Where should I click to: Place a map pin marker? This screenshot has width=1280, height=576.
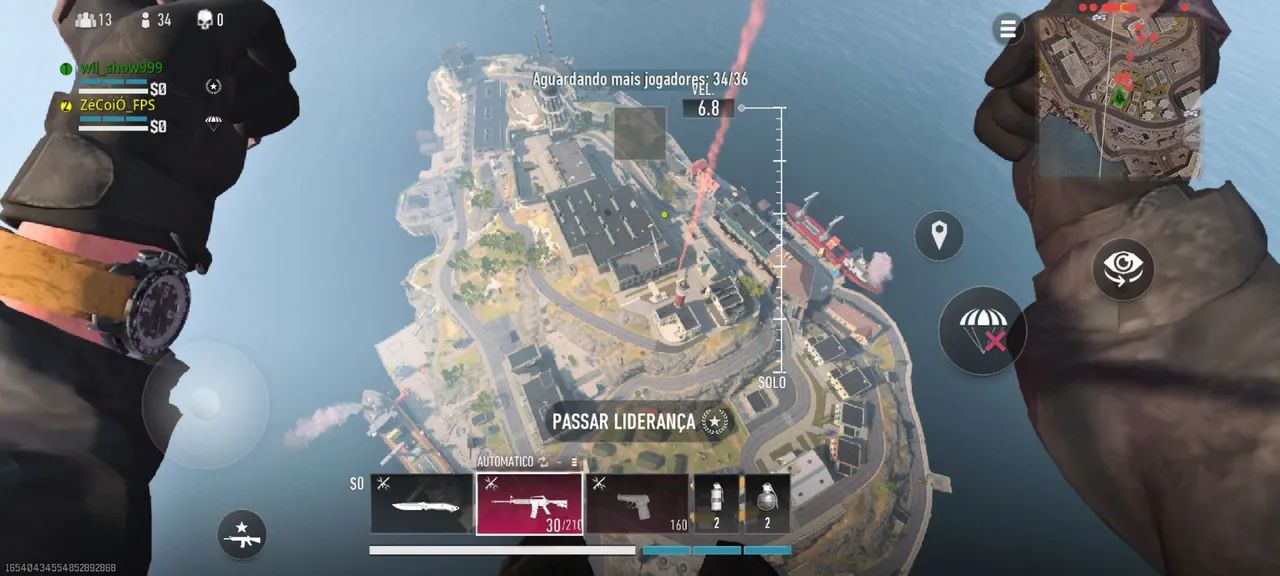[938, 236]
